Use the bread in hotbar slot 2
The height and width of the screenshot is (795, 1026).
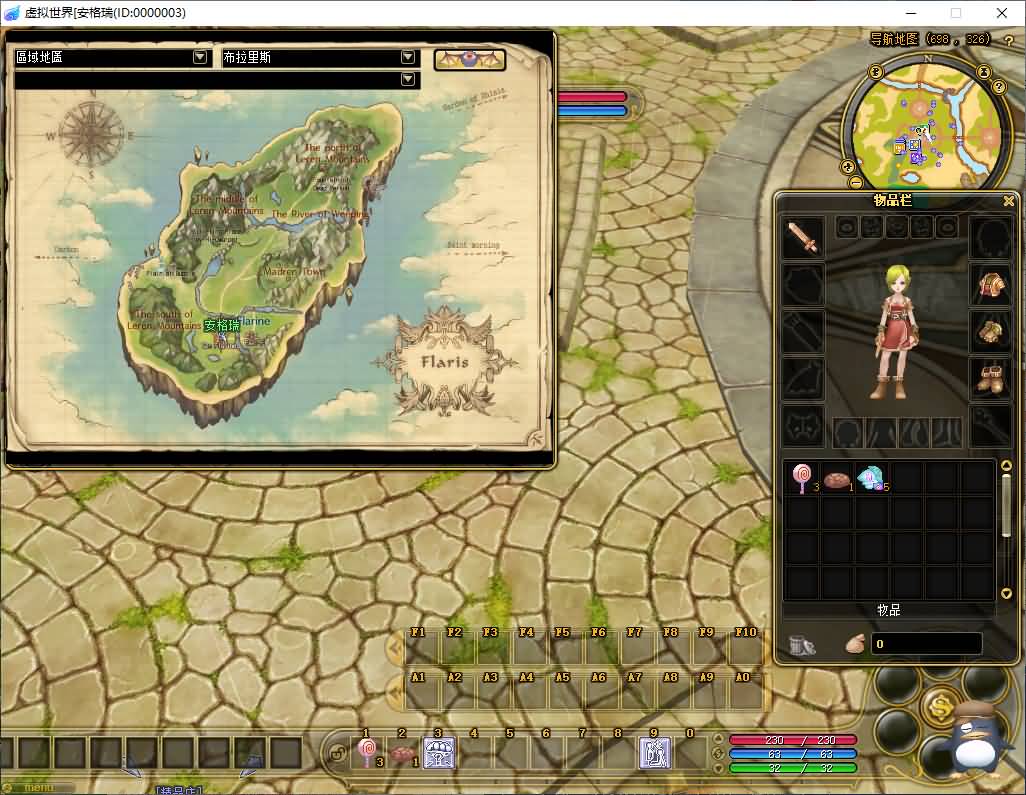click(402, 754)
